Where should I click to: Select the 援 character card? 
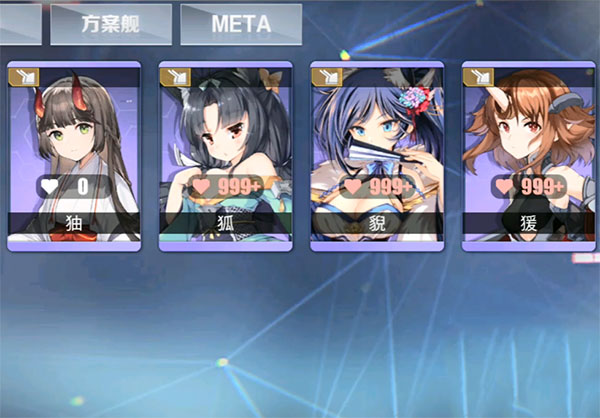[x=527, y=155]
